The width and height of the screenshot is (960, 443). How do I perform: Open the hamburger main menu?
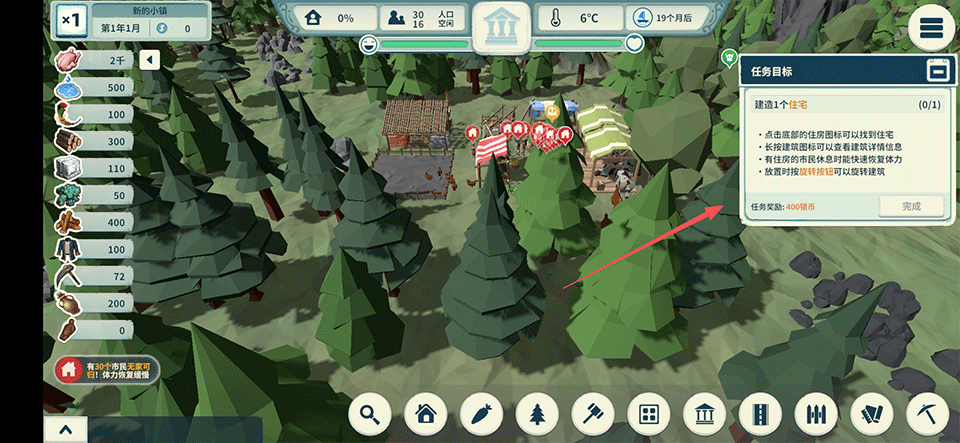pyautogui.click(x=932, y=27)
